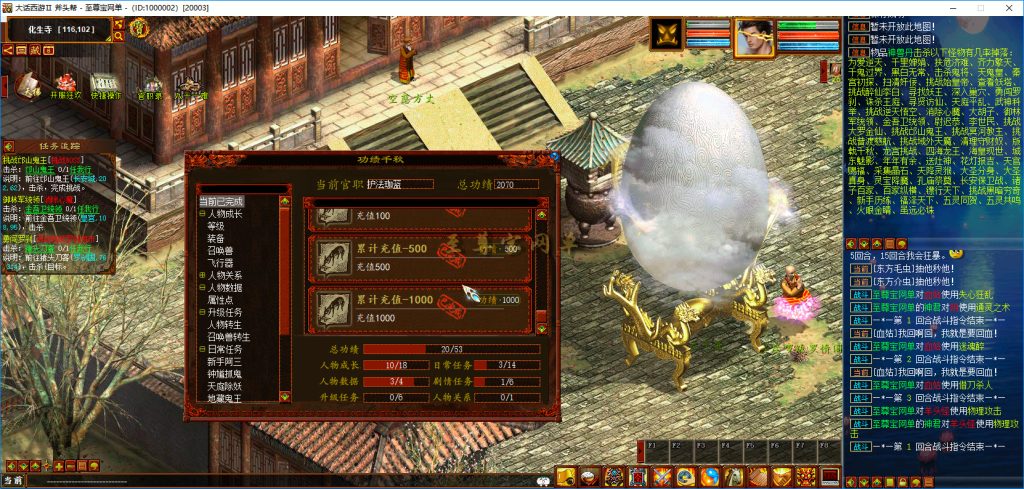
Task: Select 当前已完成 in the achievement list
Action: click(x=221, y=201)
